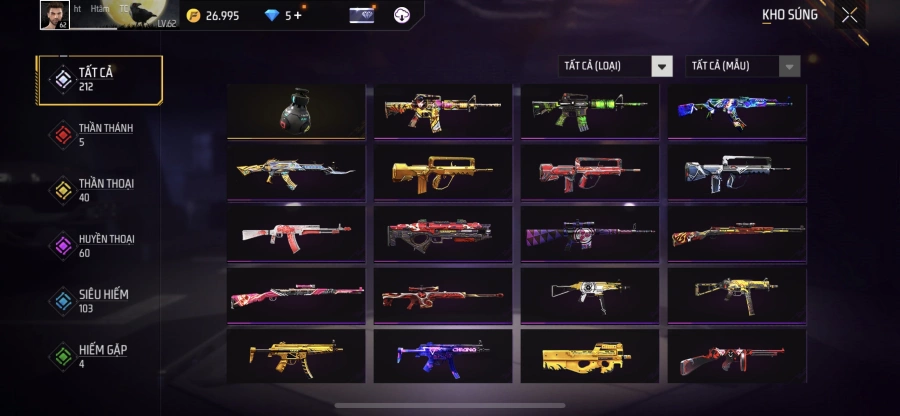Screen dimensions: 900x416
Task: Pick the red Thompson skin
Action: (x=737, y=356)
